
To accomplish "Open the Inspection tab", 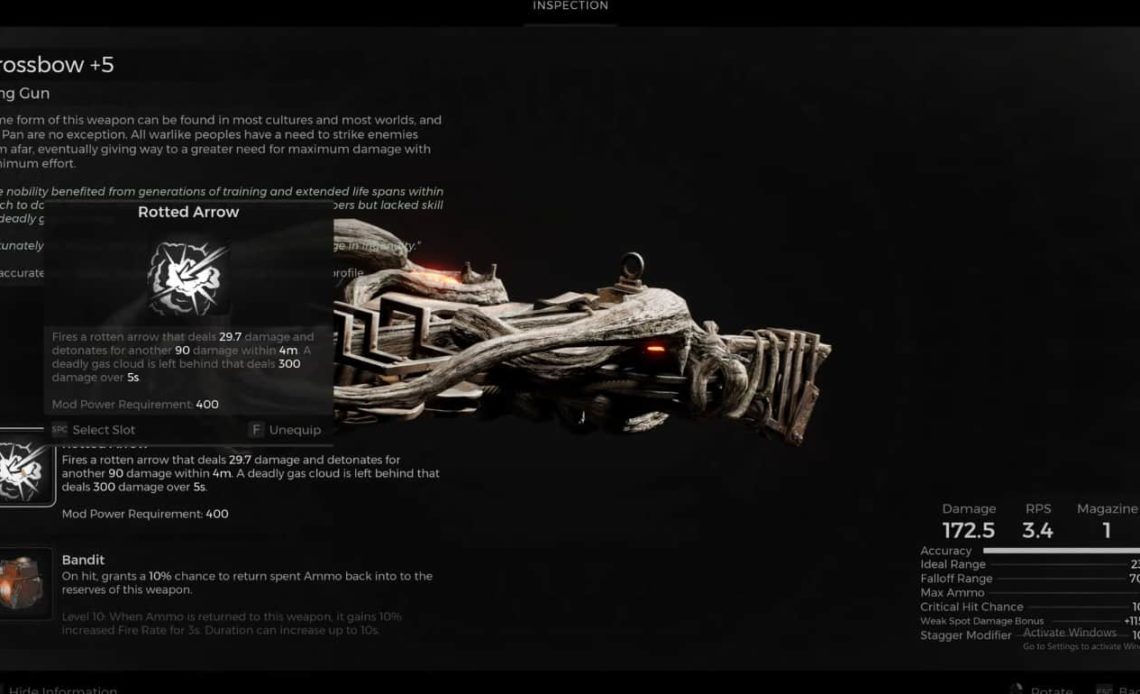I will (x=569, y=6).
